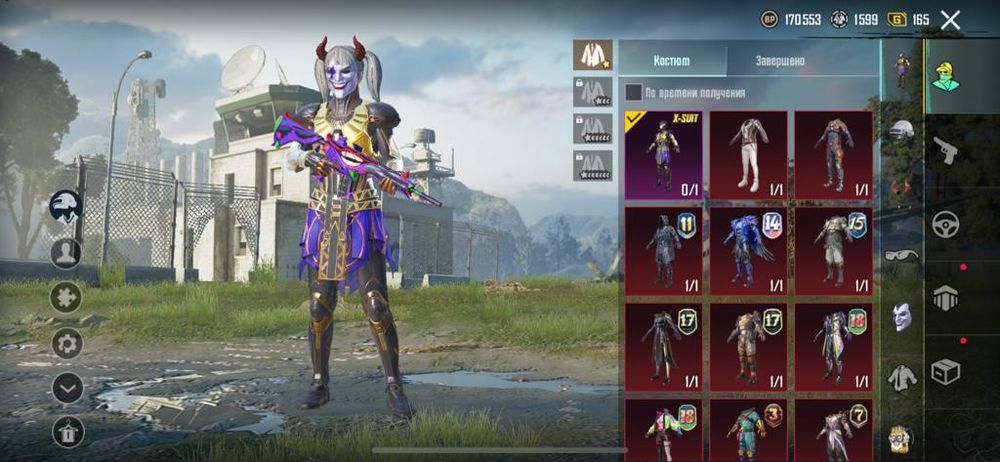
Task: Toggle the По времени получения checkbox
Action: coord(634,93)
